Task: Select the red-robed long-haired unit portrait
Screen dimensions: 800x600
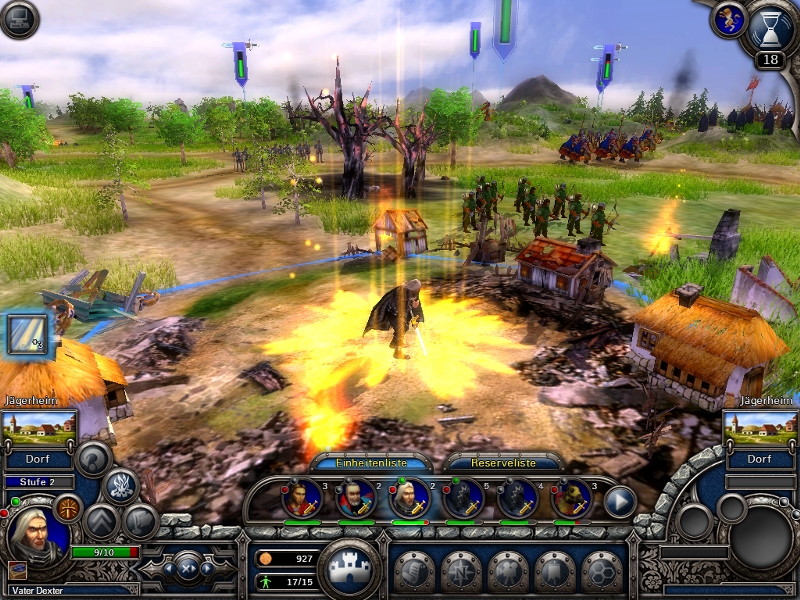Action: click(302, 498)
